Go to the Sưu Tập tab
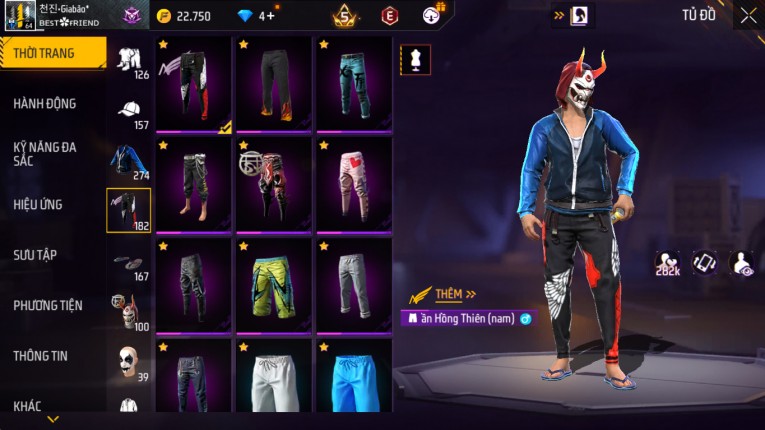 tap(35, 254)
